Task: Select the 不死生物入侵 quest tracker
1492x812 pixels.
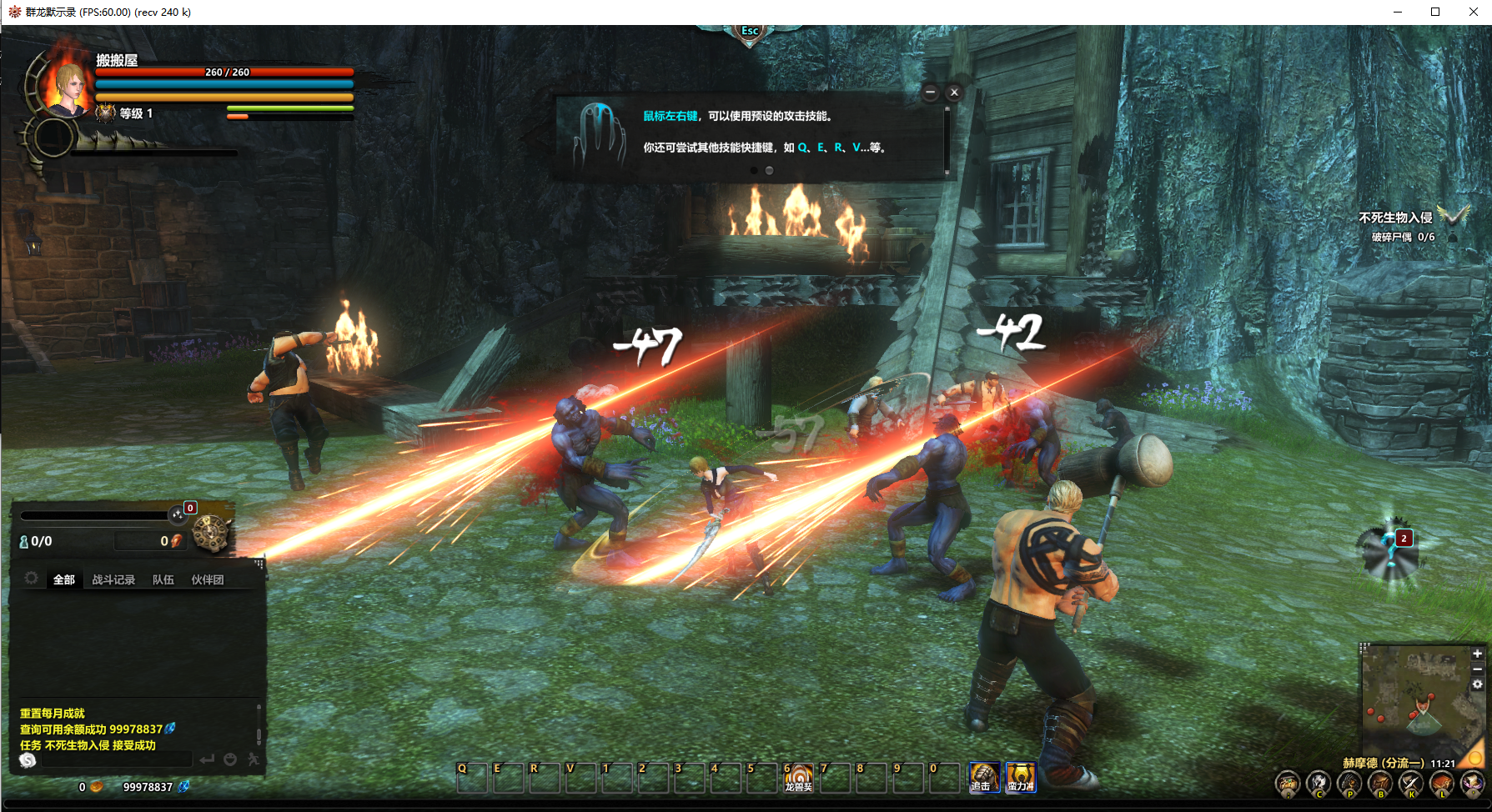Action: point(1395,218)
